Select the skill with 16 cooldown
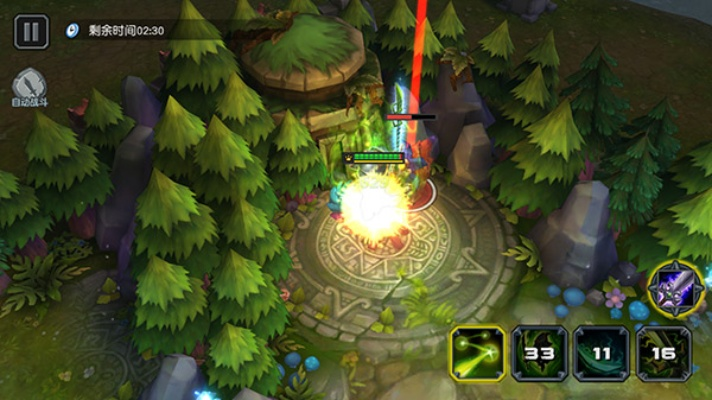Screen dimensions: 712x400 [663, 353]
